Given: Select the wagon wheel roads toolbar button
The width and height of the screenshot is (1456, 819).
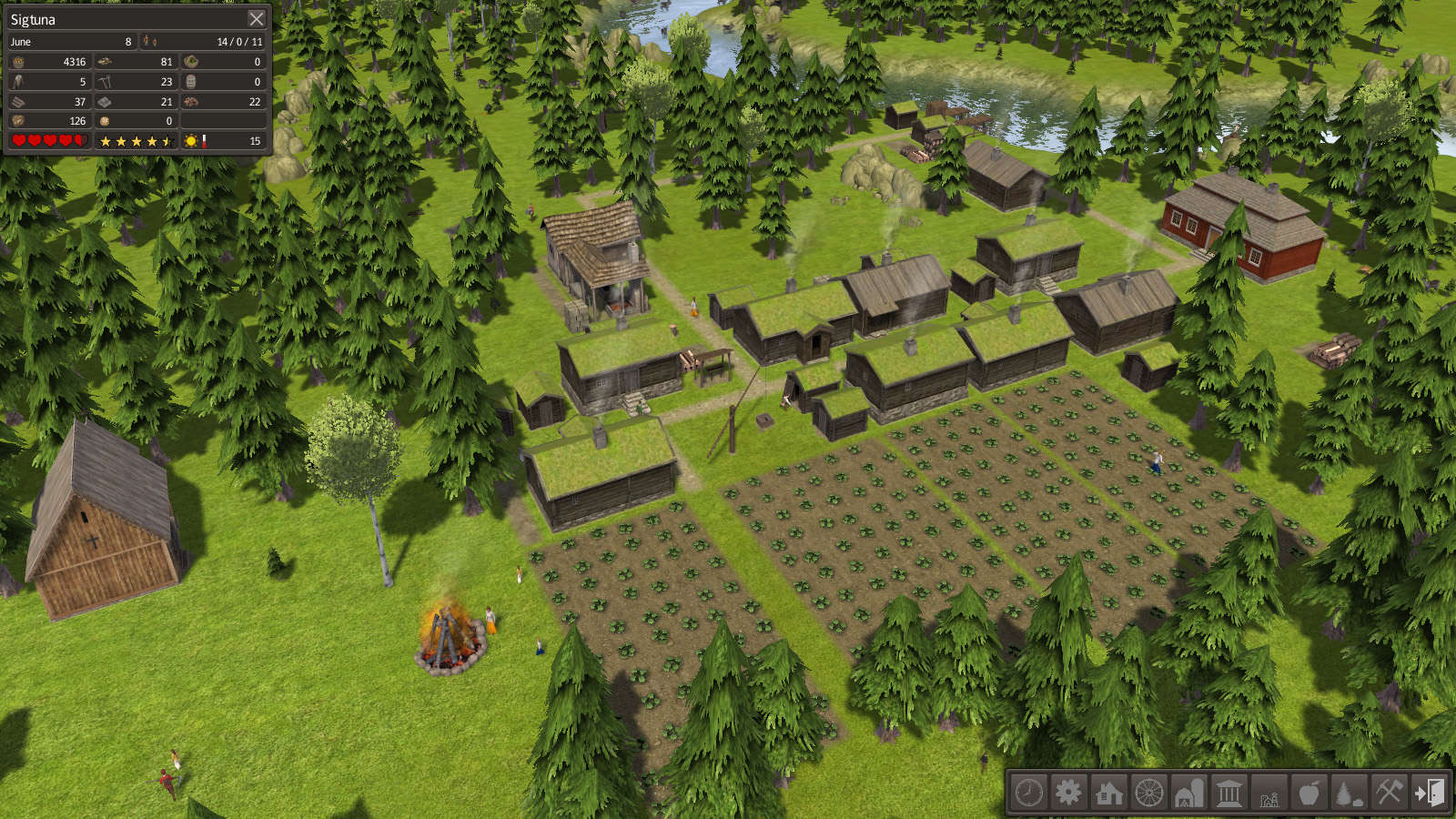Looking at the screenshot, I should [x=1148, y=793].
